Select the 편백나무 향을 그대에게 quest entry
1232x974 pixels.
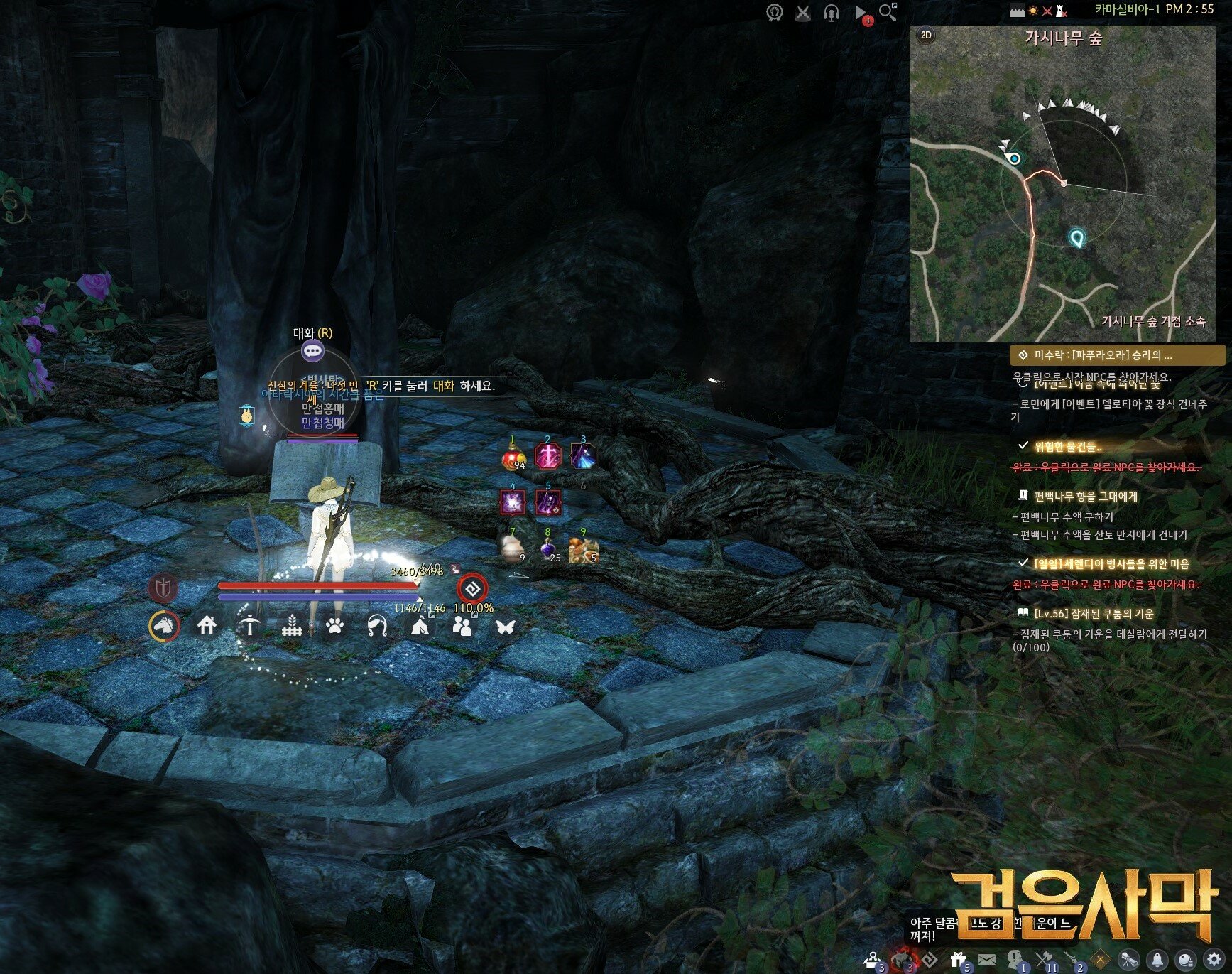(x=1085, y=496)
